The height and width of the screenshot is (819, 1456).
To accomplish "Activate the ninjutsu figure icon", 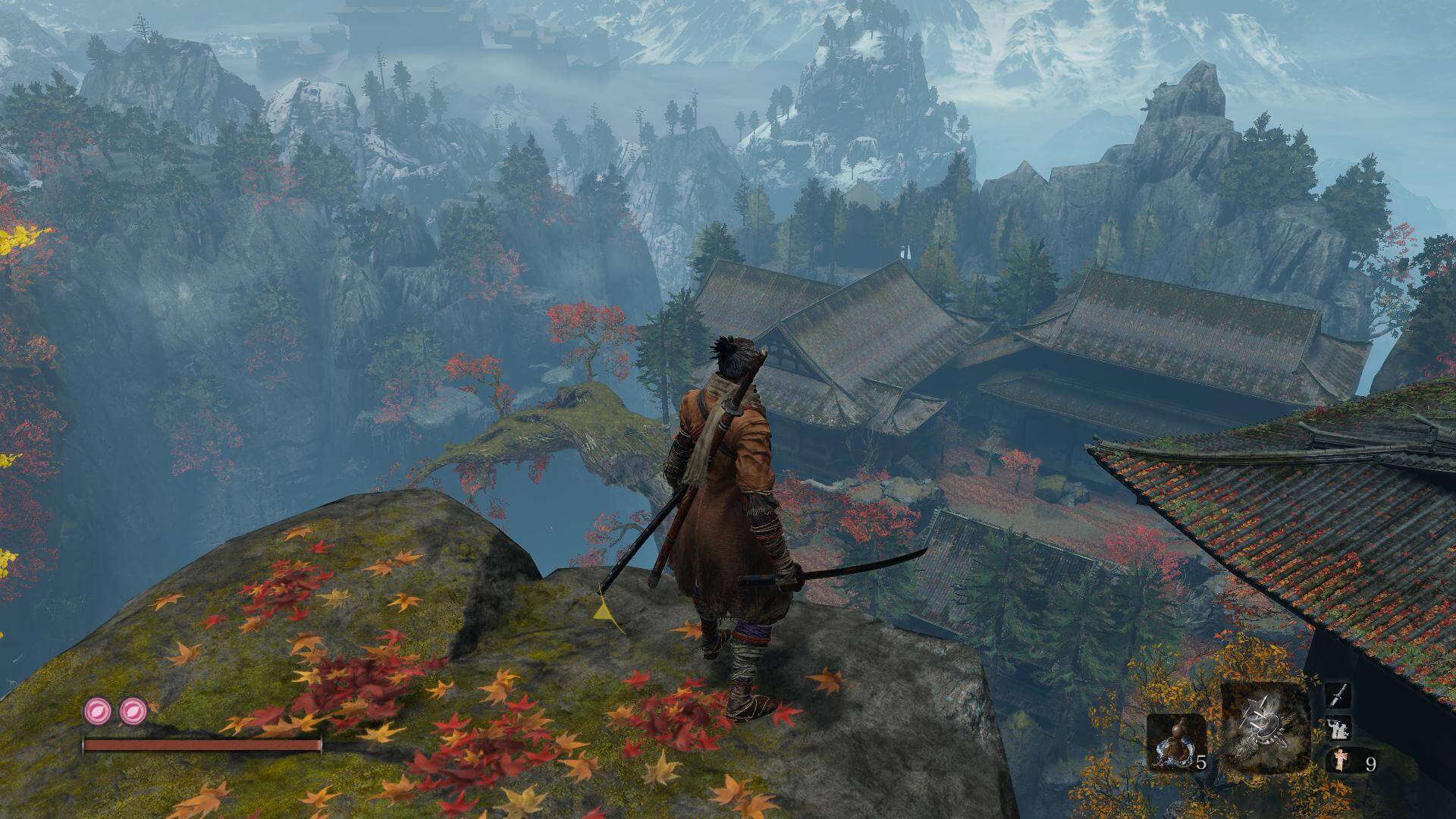I will click(x=1337, y=728).
